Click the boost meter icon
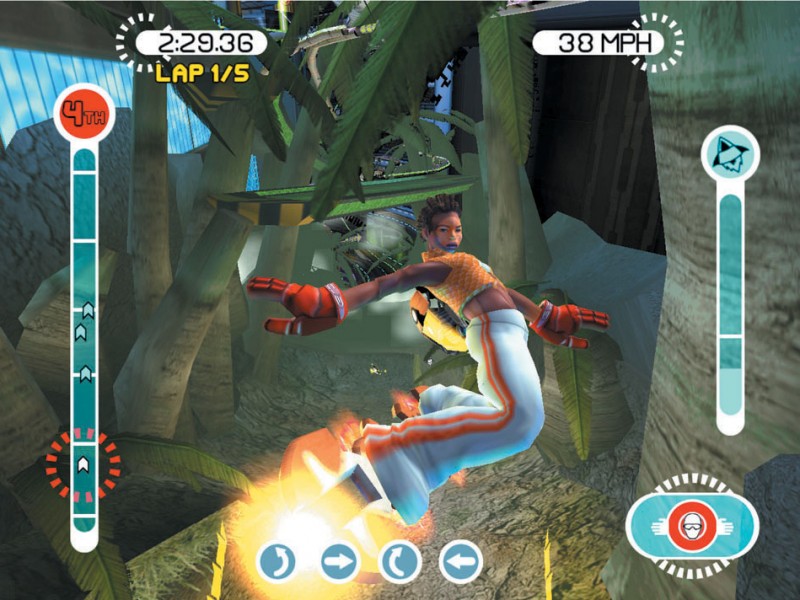The height and width of the screenshot is (600, 800). [730, 153]
